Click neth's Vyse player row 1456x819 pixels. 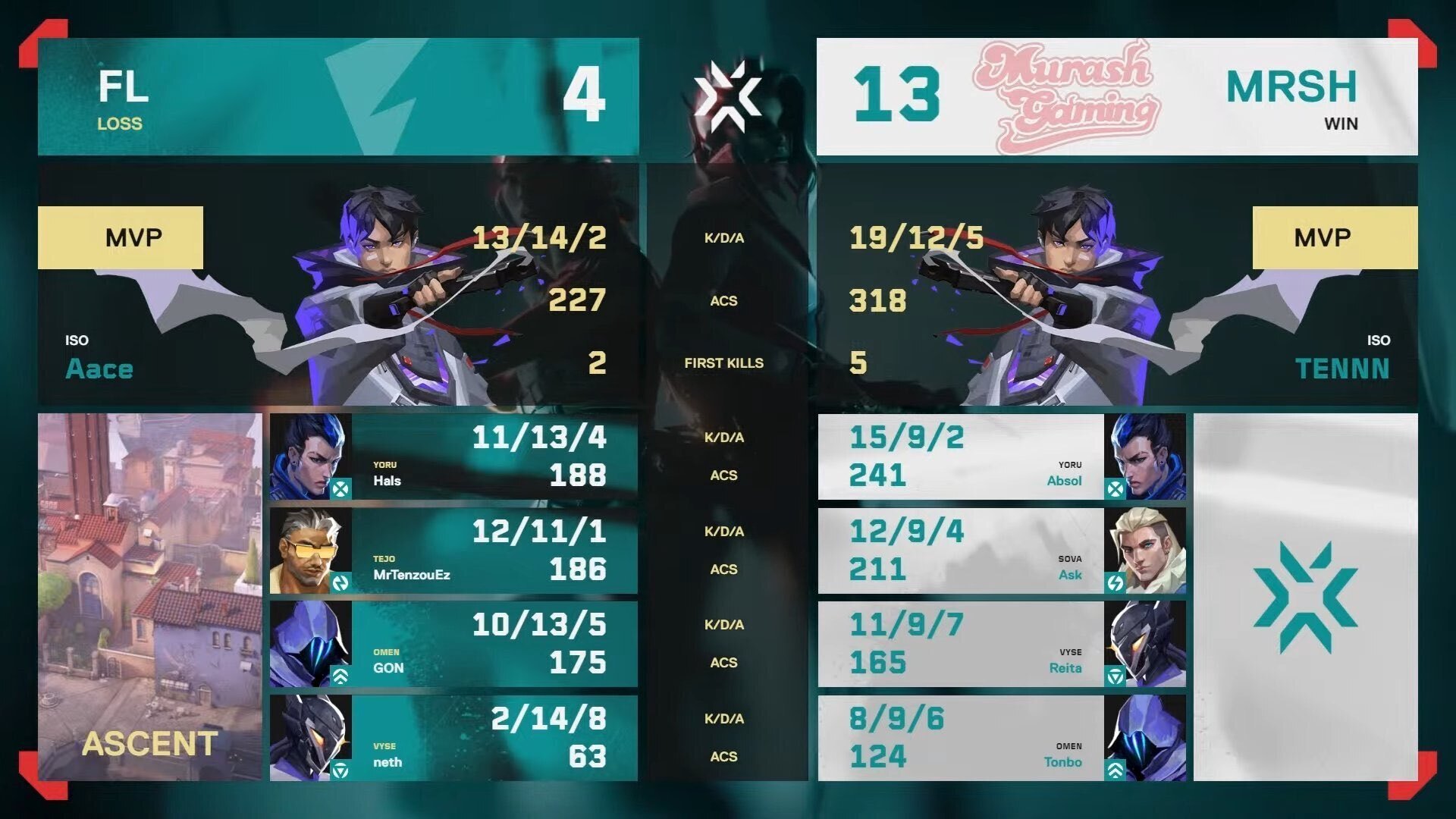click(x=453, y=738)
